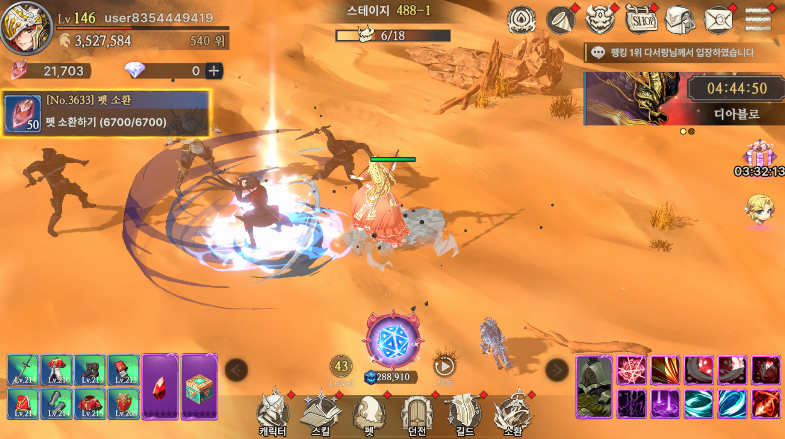Screen dimensions: 785x439
Task: Open the teal treasure chest card
Action: [x=199, y=384]
